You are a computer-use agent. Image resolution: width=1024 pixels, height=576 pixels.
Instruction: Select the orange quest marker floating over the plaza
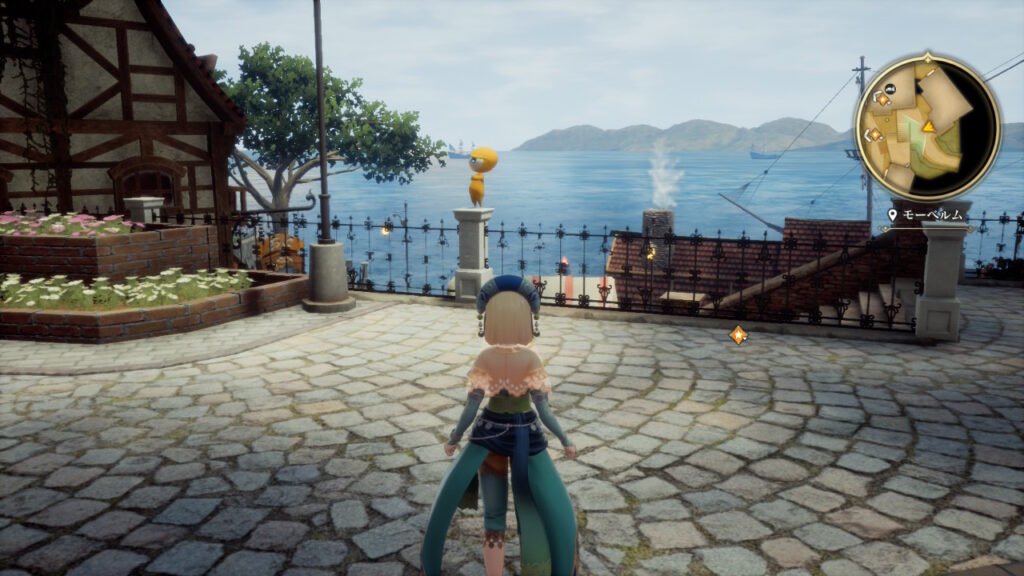(738, 335)
